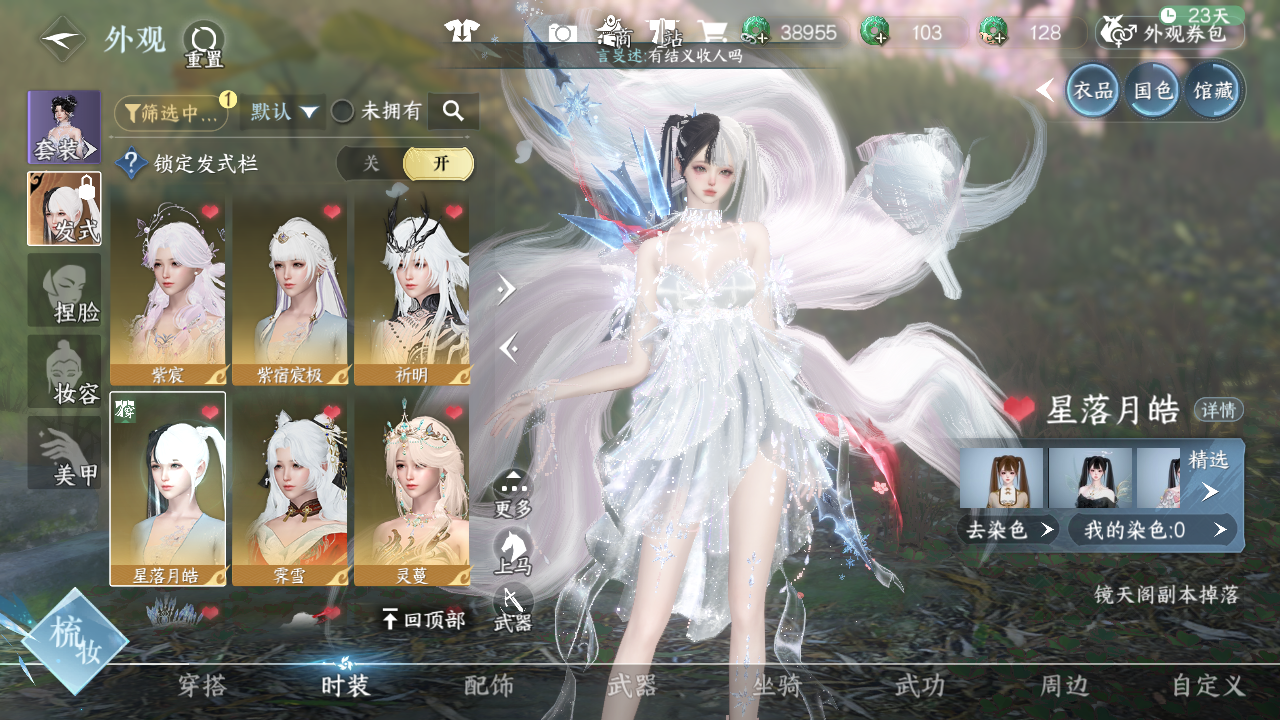
Task: Click 回顶部 to return to top
Action: (x=424, y=620)
